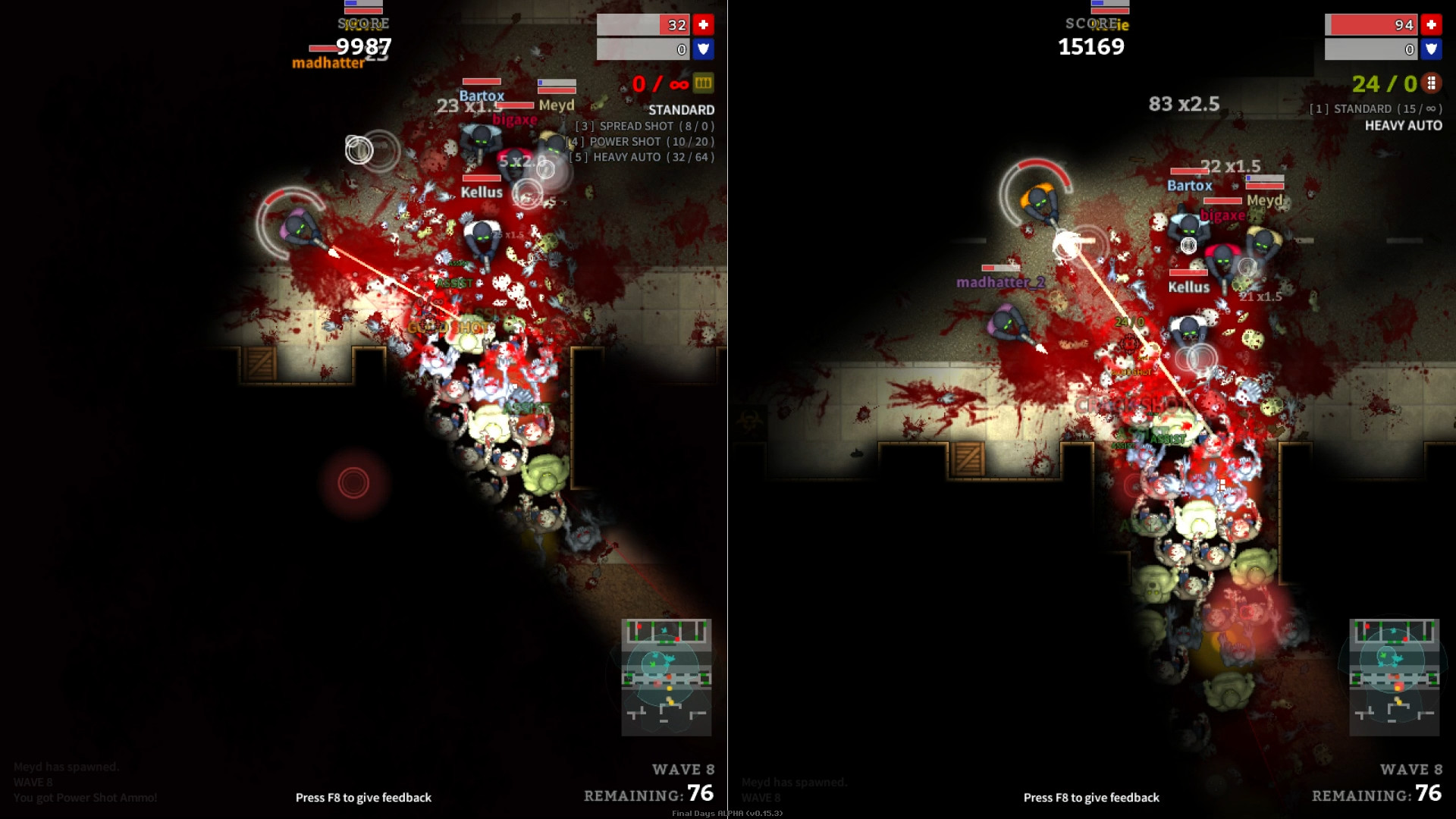This screenshot has height=819, width=1456.
Task: Click the blue shield icon on left HUD
Action: point(702,49)
